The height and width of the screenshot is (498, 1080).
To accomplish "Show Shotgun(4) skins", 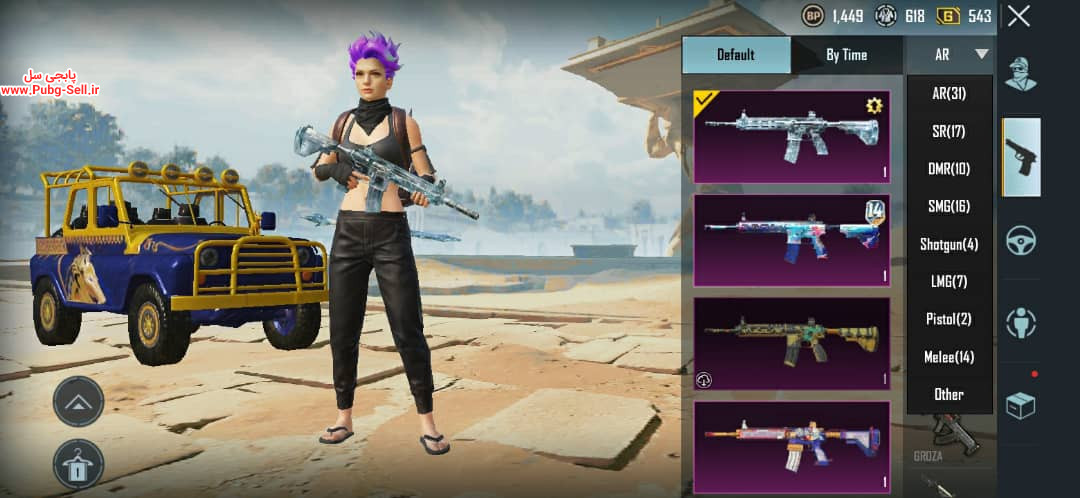I will click(949, 244).
